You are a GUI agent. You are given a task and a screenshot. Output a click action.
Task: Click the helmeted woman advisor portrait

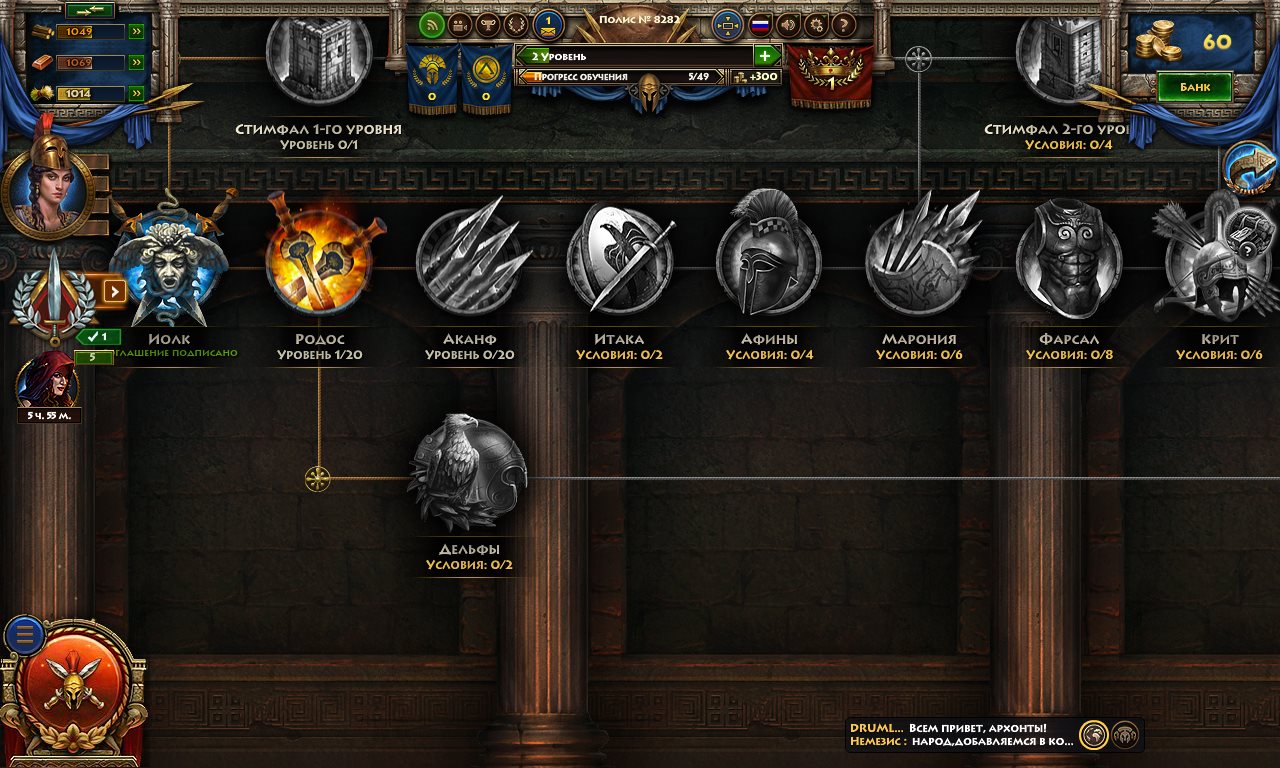[x=47, y=185]
